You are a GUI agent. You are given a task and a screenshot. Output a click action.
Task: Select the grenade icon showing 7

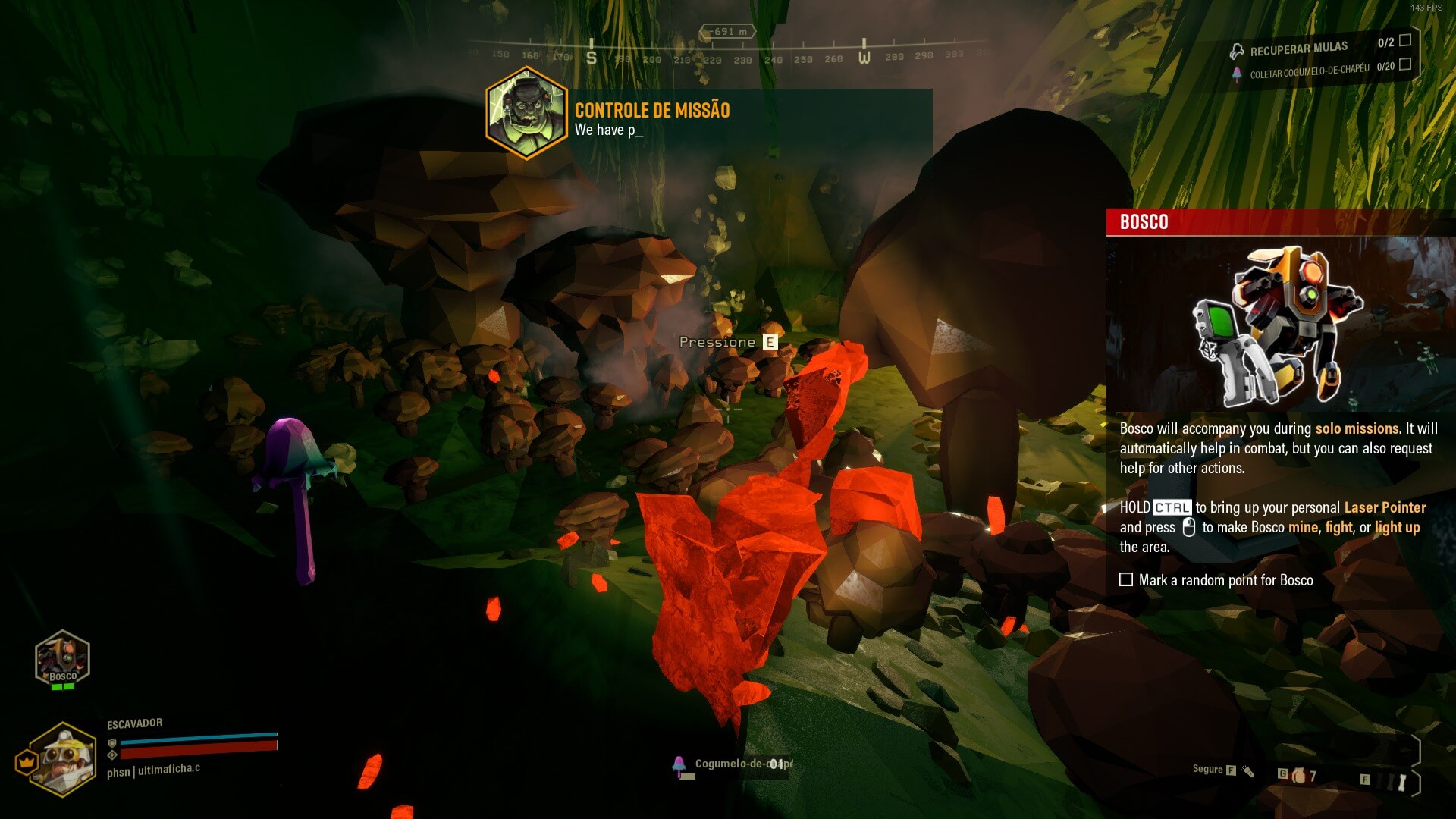pyautogui.click(x=1299, y=775)
